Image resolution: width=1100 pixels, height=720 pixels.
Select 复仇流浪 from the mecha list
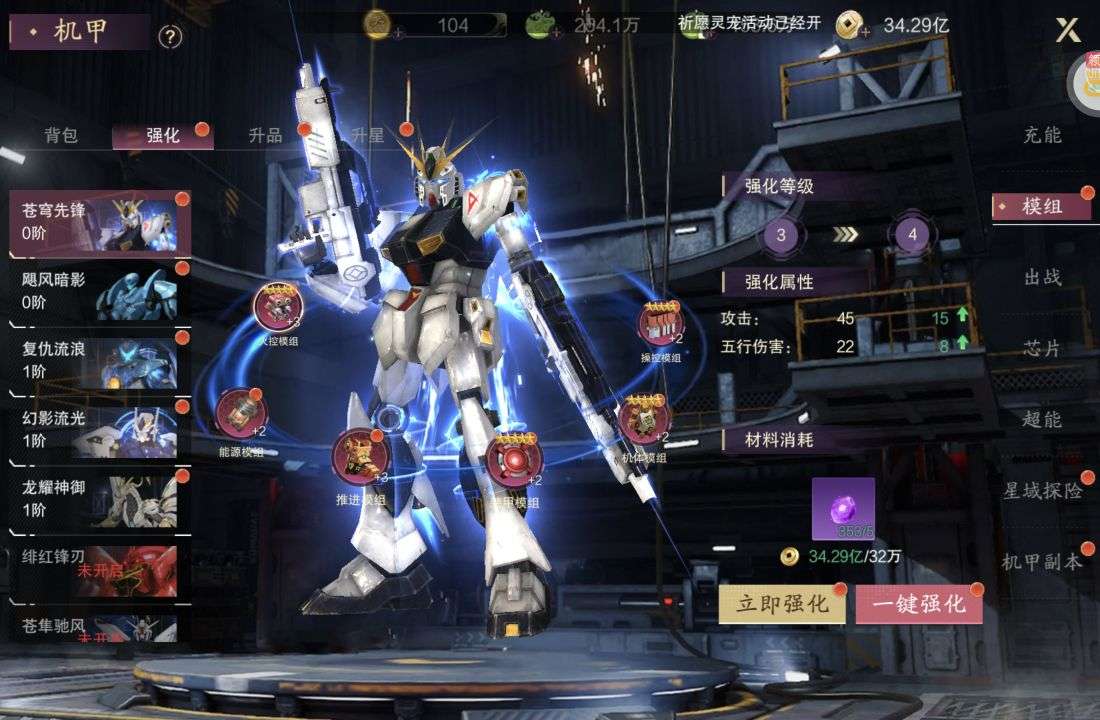click(98, 359)
